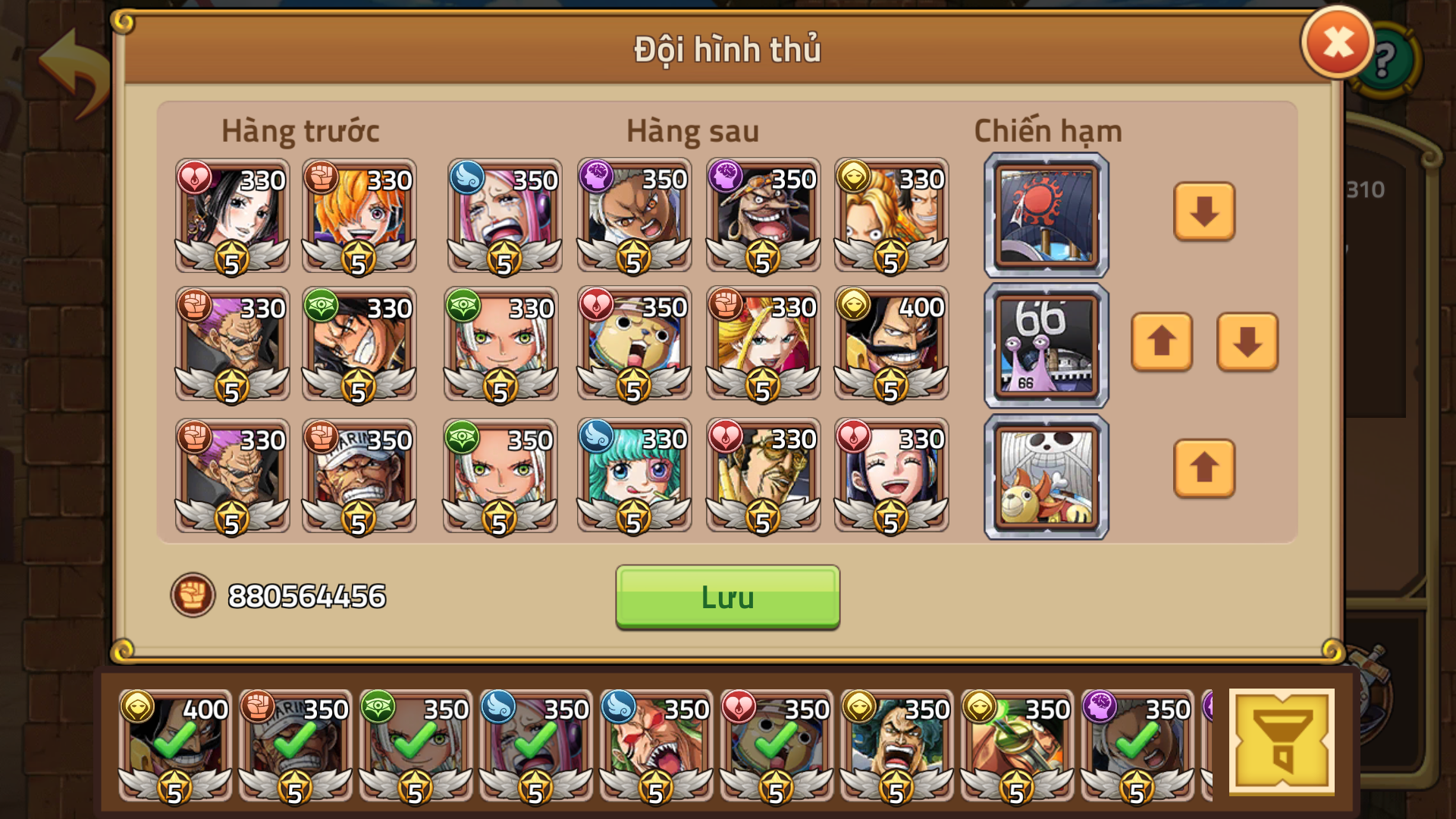Select the Sunny pirate flag warship thumbnail

1045,476
